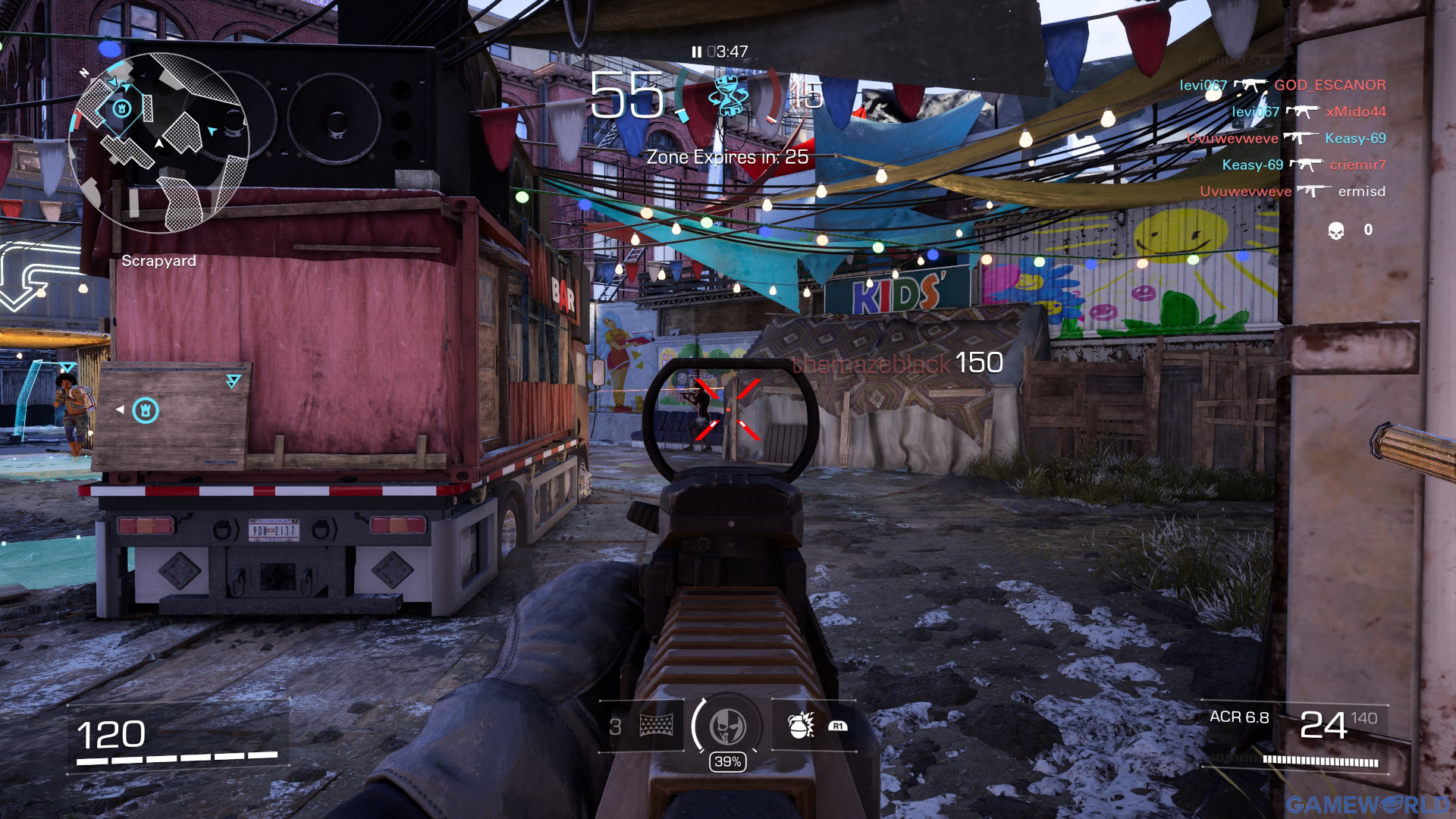Click the kill feed row mentioning ermisd

point(1292,192)
